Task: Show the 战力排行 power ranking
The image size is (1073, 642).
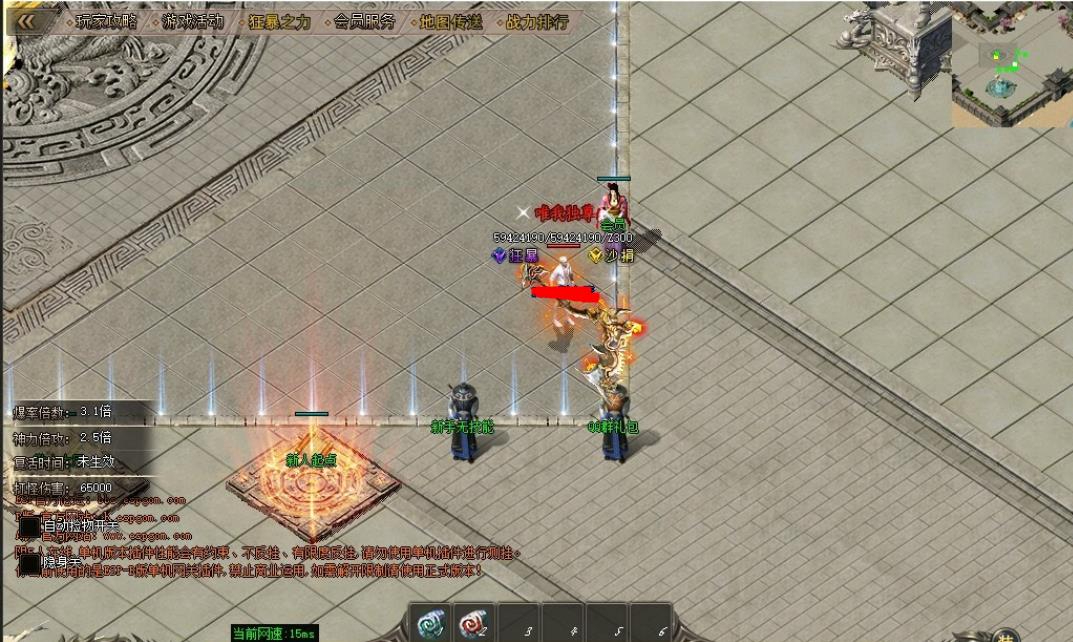Action: pyautogui.click(x=536, y=21)
